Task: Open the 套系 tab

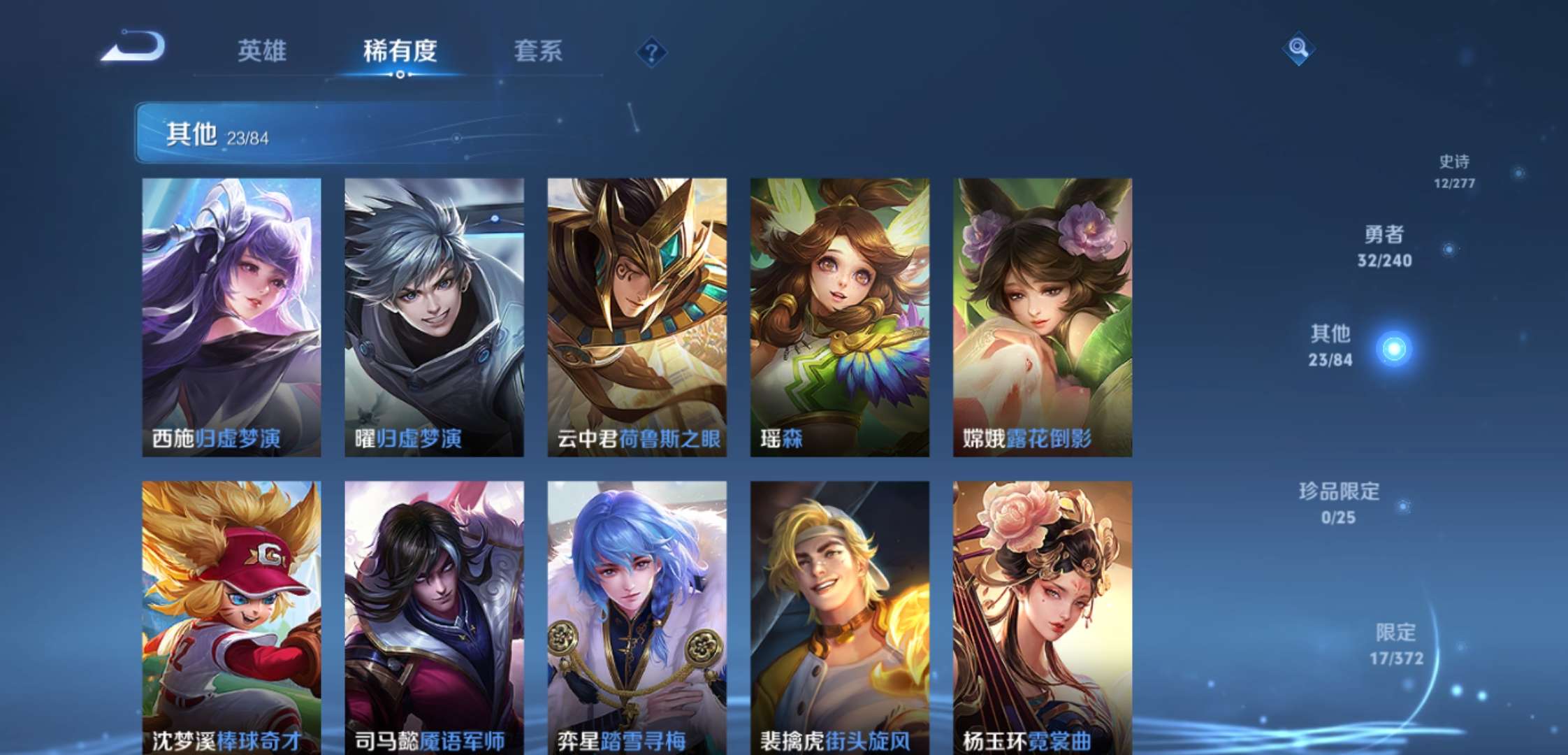Action: click(539, 51)
